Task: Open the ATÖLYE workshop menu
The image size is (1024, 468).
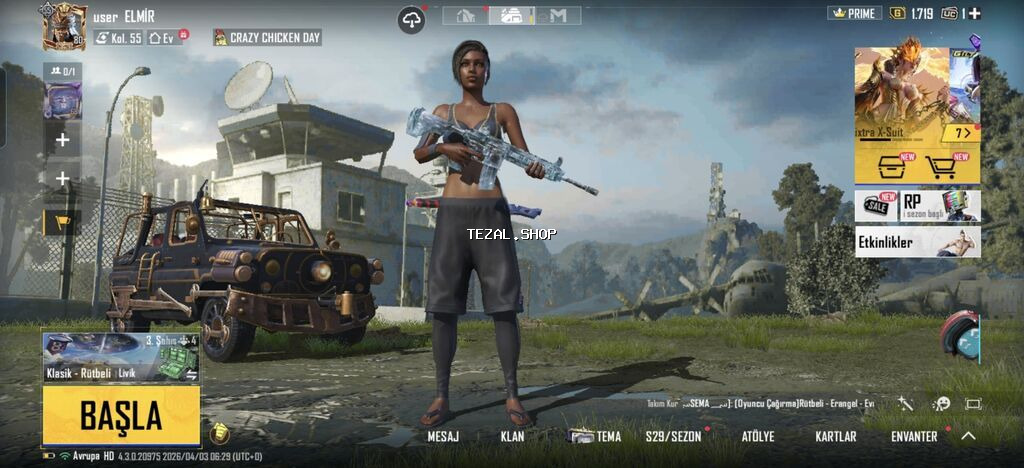Action: [x=757, y=437]
